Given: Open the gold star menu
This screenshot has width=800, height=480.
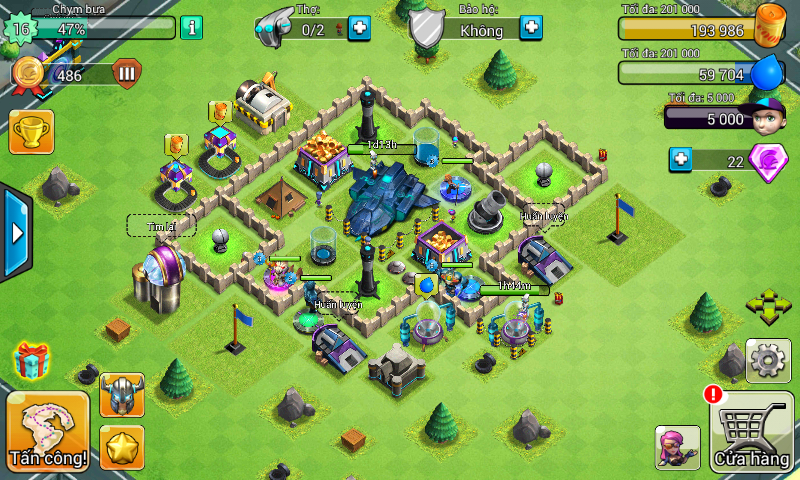Looking at the screenshot, I should 122,446.
